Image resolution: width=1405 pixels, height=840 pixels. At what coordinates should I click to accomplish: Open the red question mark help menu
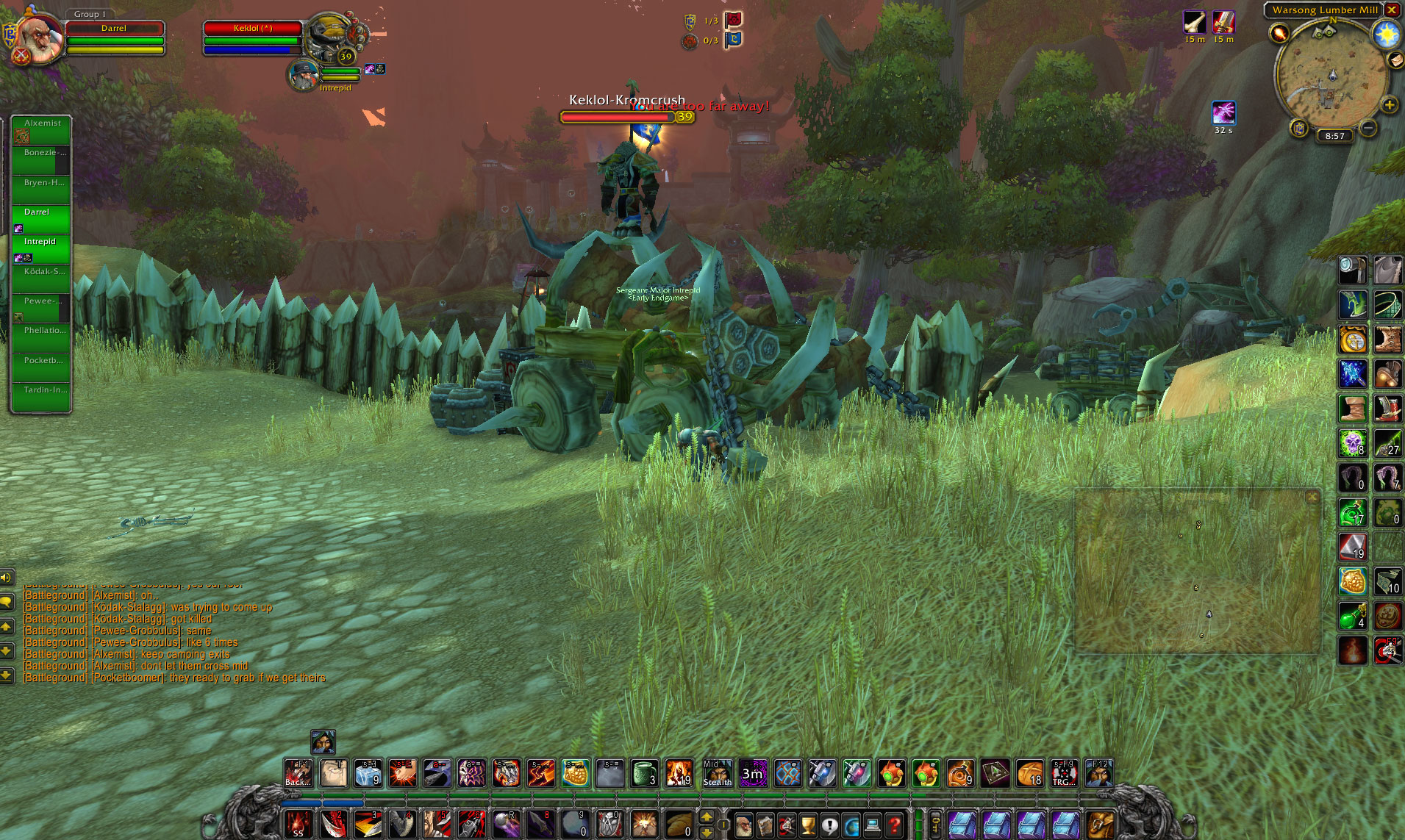click(x=894, y=825)
